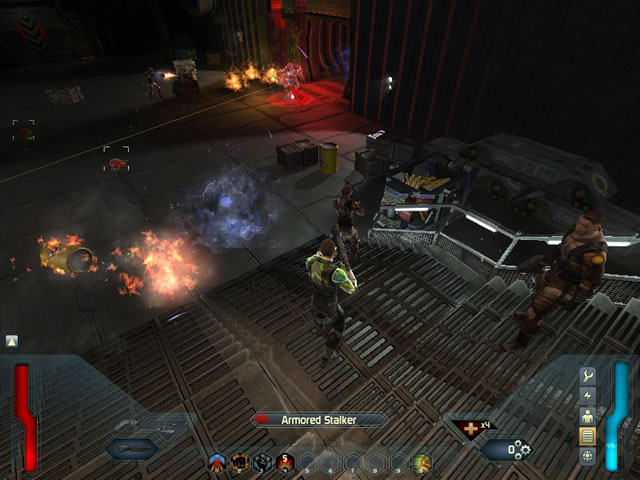Open the highlighted journal list button
The height and width of the screenshot is (480, 640).
[588, 436]
